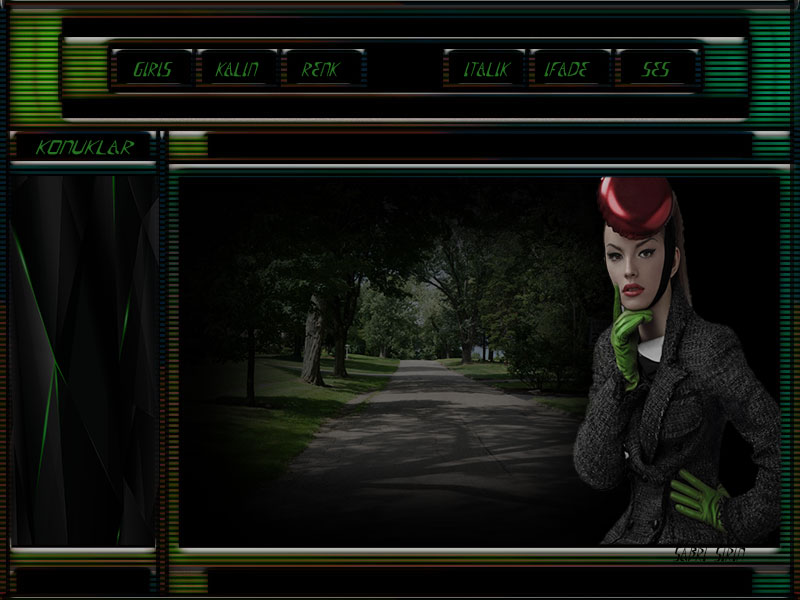Toggle the ITALIK text button

(485, 70)
